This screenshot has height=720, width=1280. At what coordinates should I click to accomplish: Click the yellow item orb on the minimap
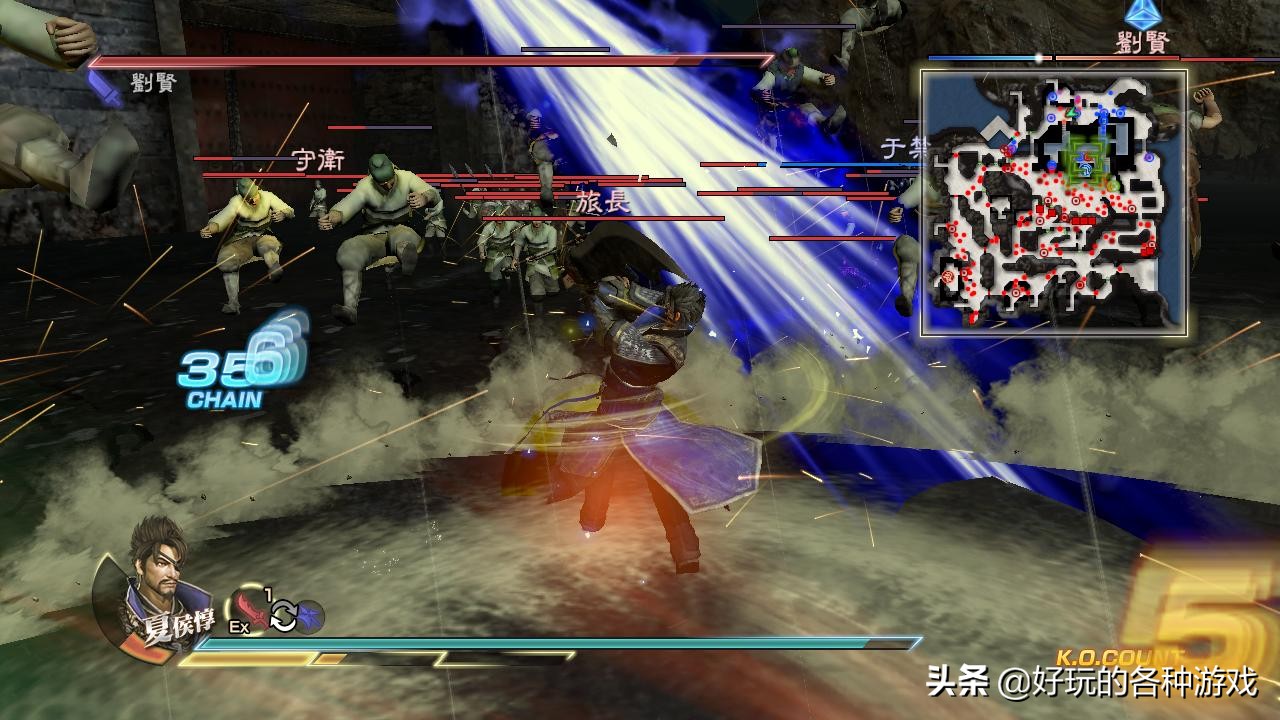tap(1110, 186)
